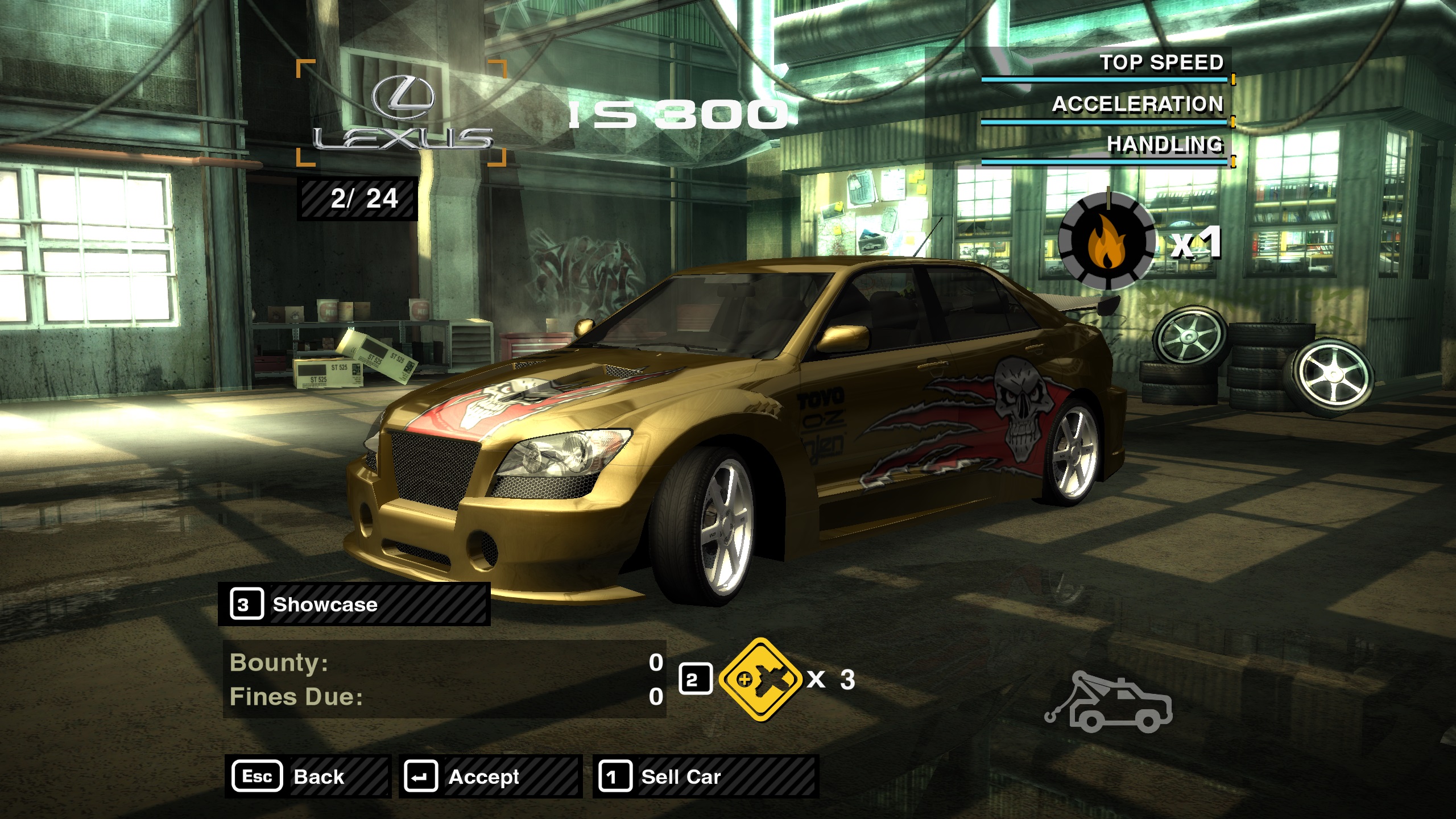The image size is (1456, 819).
Task: Go Back to the previous menu
Action: [307, 776]
